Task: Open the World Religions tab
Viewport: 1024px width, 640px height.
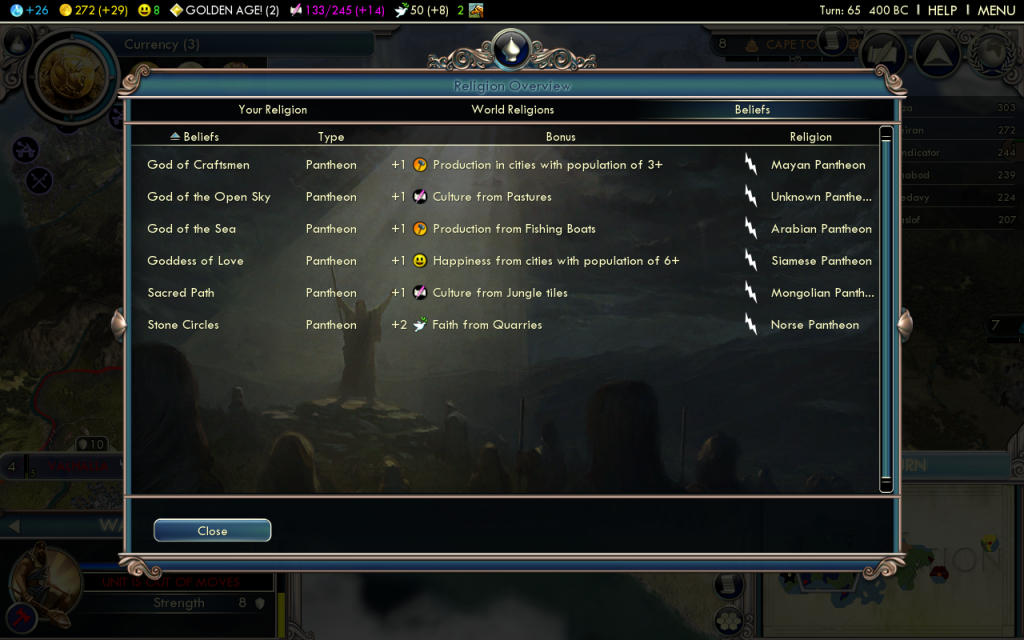Action: coord(512,110)
